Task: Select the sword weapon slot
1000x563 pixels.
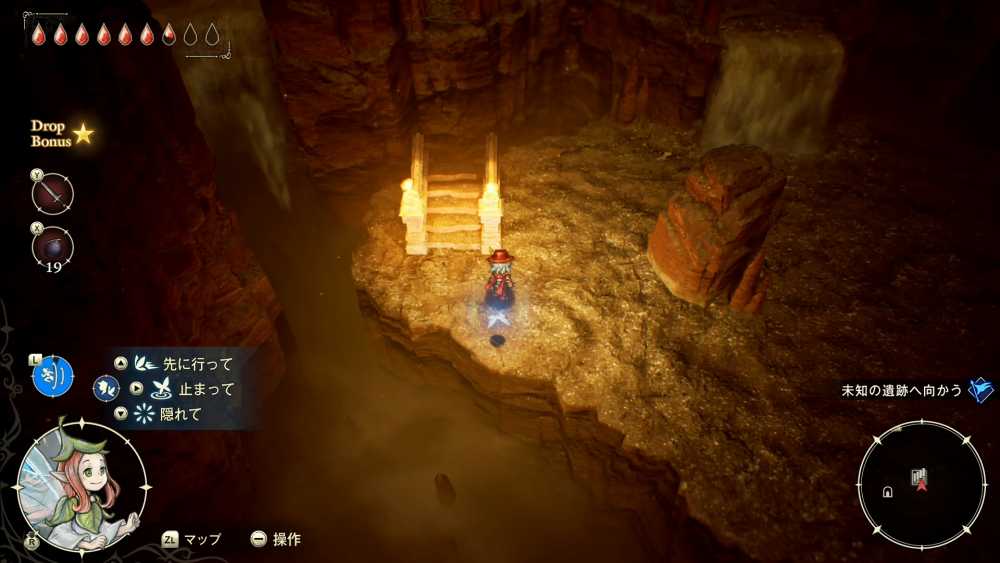Action: pos(53,193)
